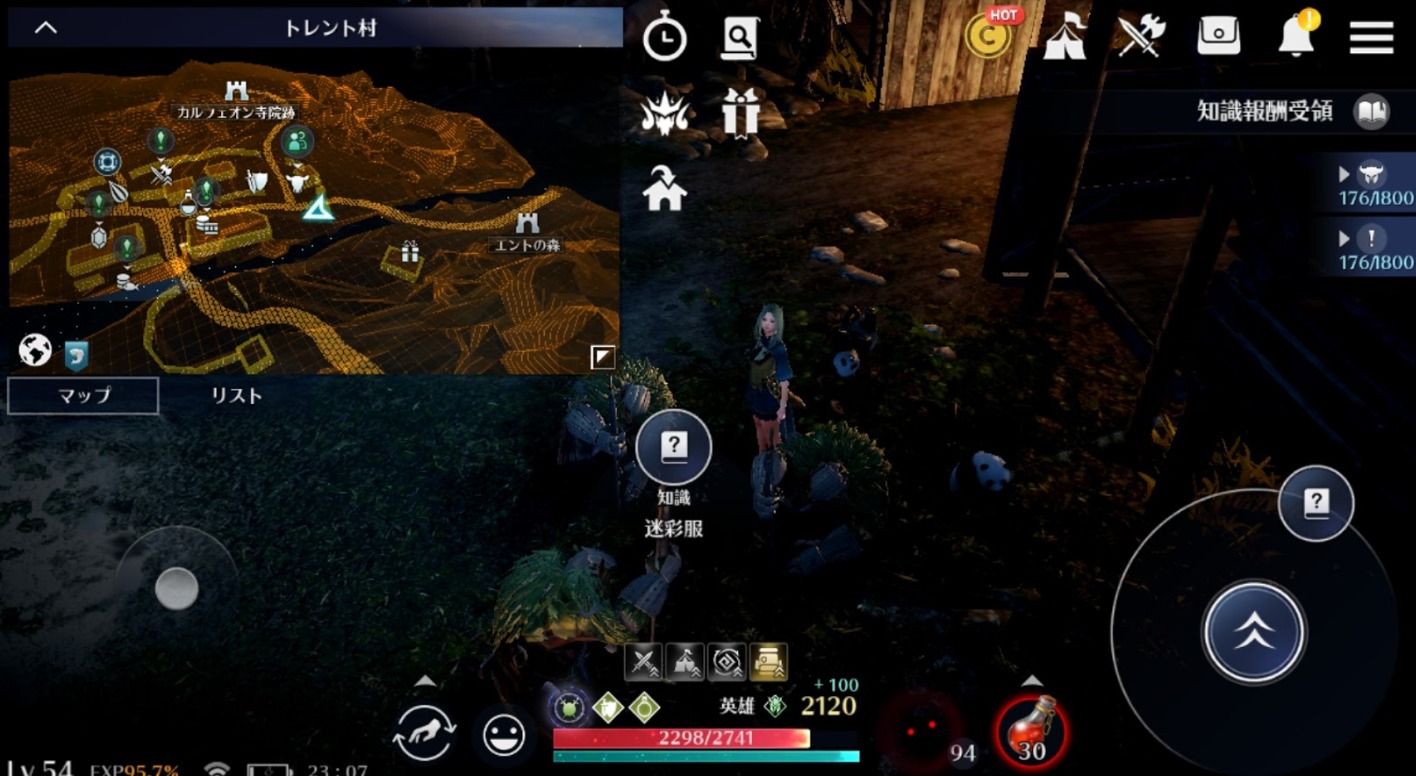
Task: Open the notification bell
Action: point(1296,37)
